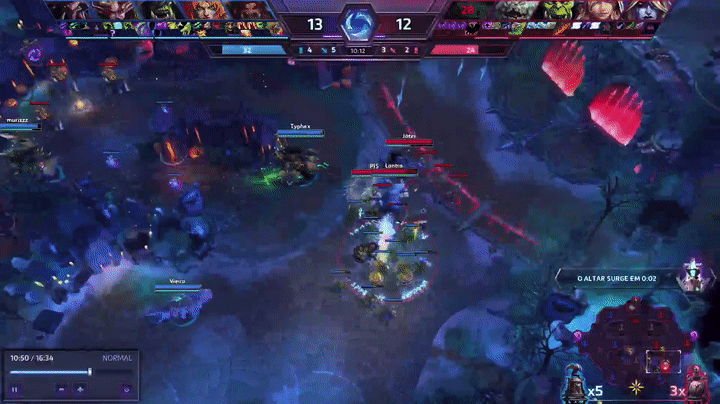
Task: Click the ping star icon below minimap
Action: point(635,386)
